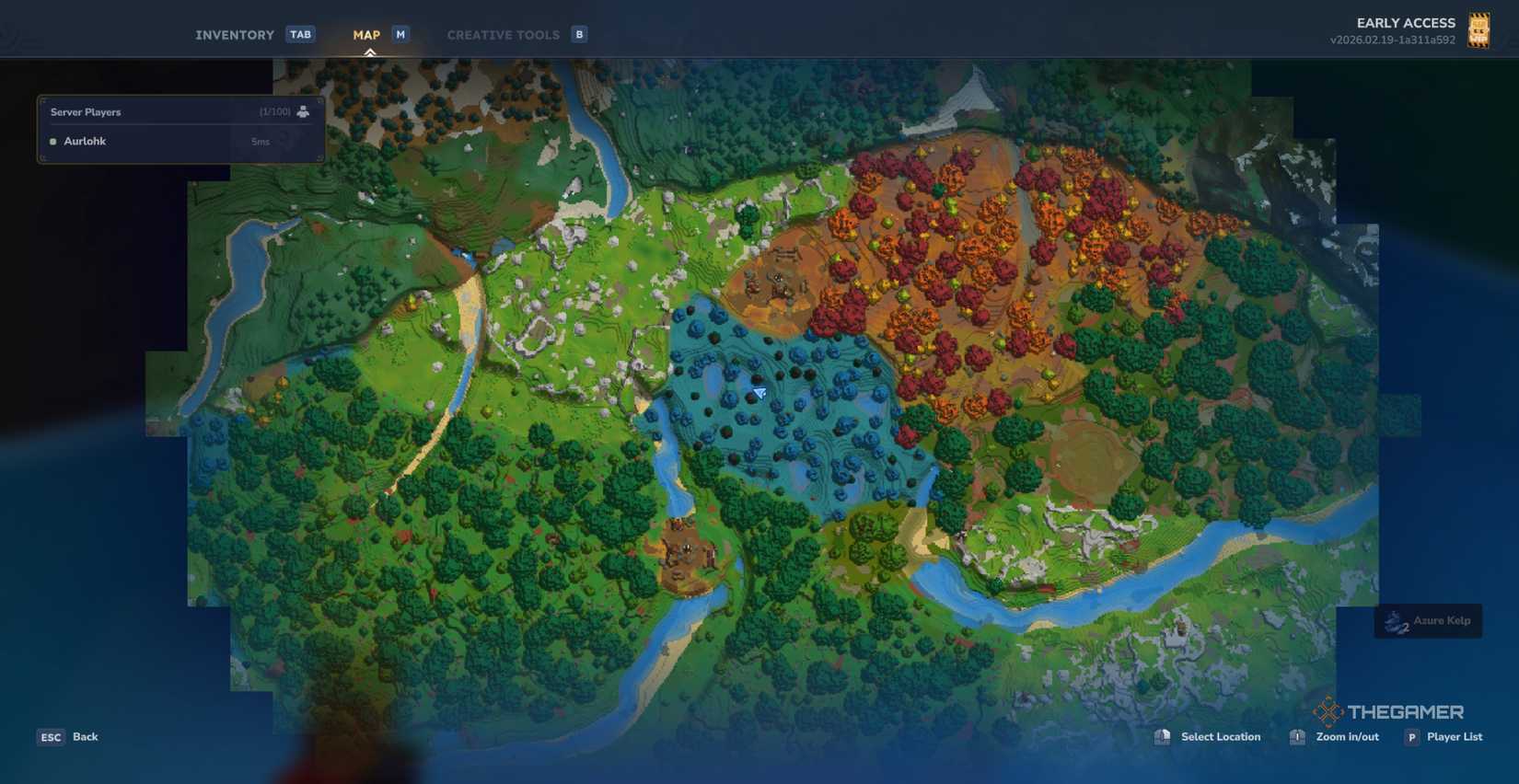Click the green status dot beside Aurlohk
Viewport: 1519px width, 784px height.
pyautogui.click(x=52, y=141)
